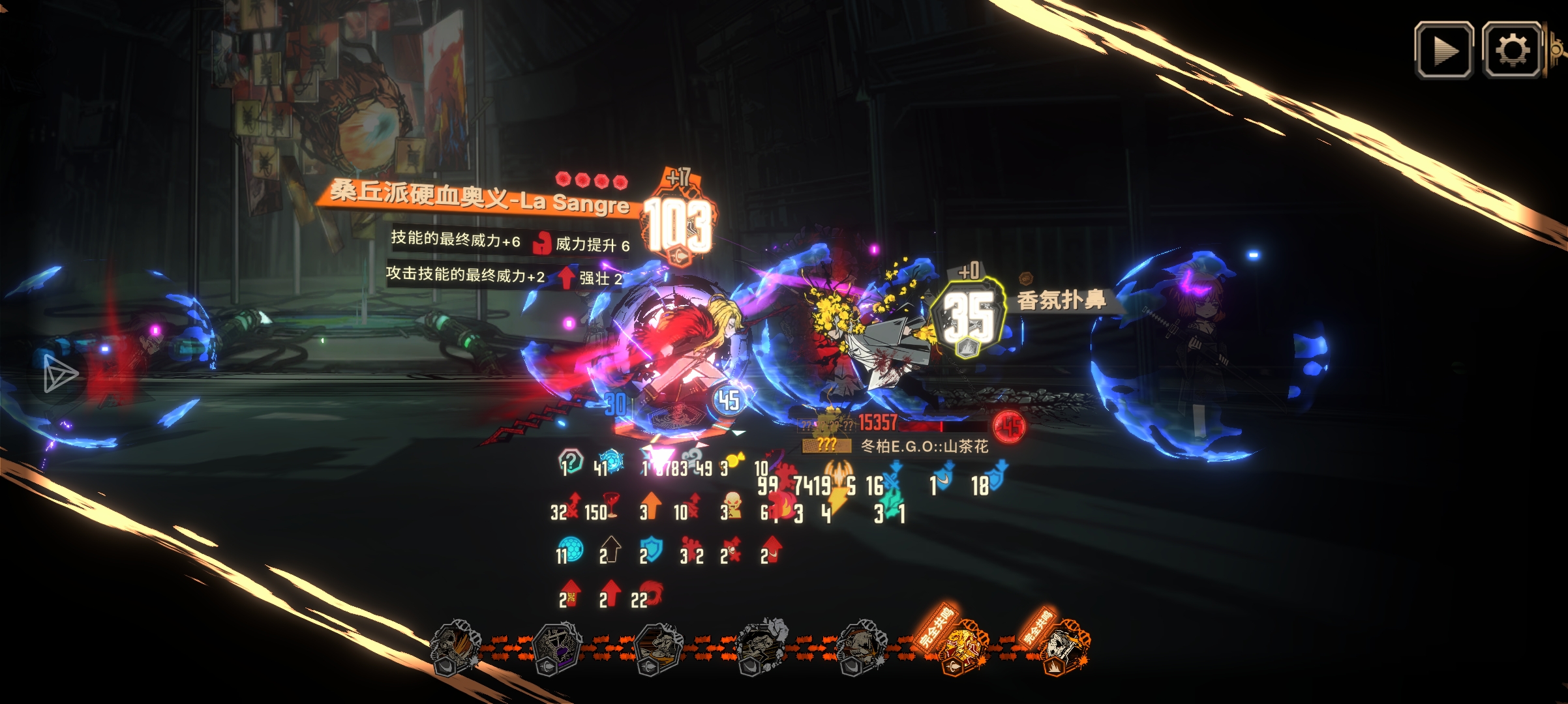Inspect the yellow lightning bolt status icon
Screen dimensions: 1568x704
(x=837, y=501)
